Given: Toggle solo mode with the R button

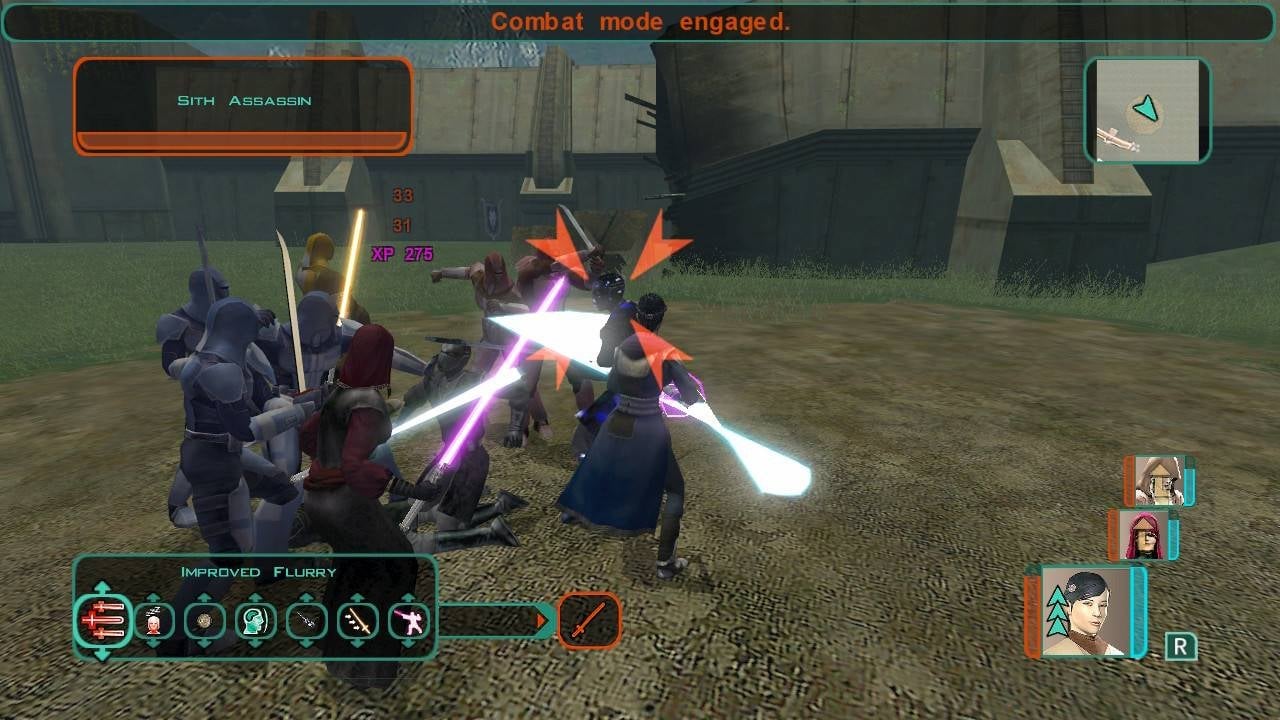Looking at the screenshot, I should tap(1181, 644).
